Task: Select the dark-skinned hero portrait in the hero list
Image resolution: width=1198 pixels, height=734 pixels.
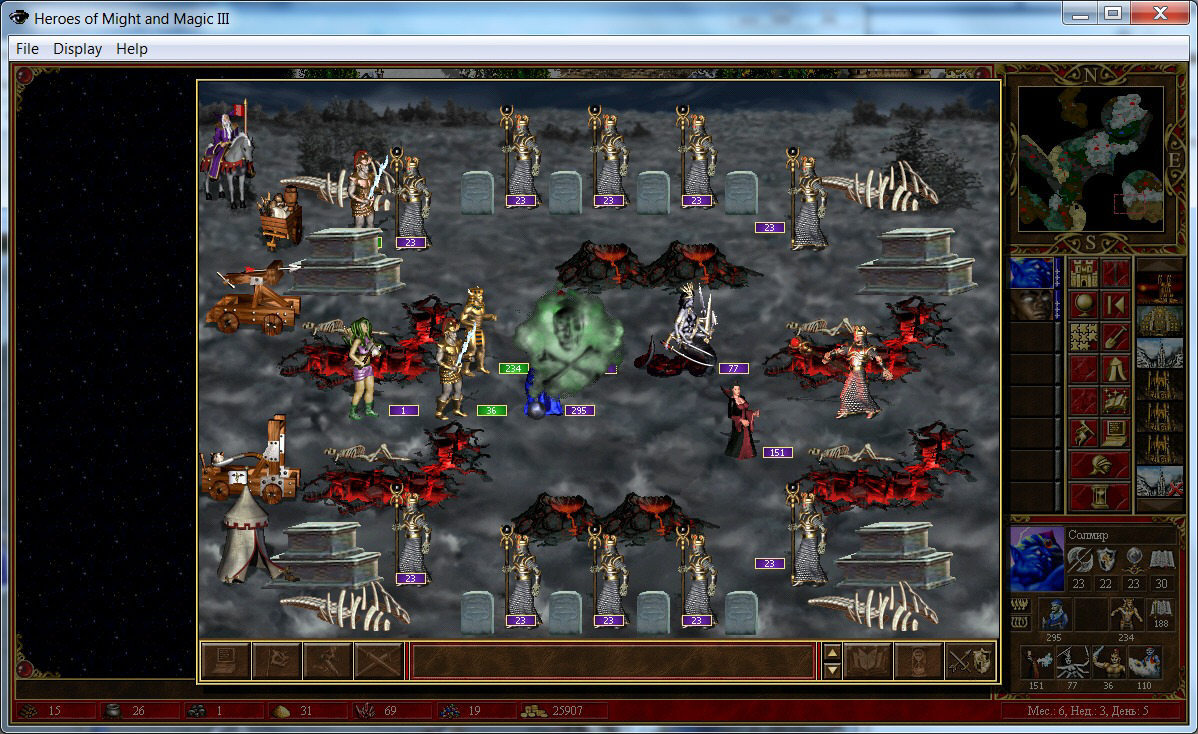Action: pyautogui.click(x=1031, y=305)
